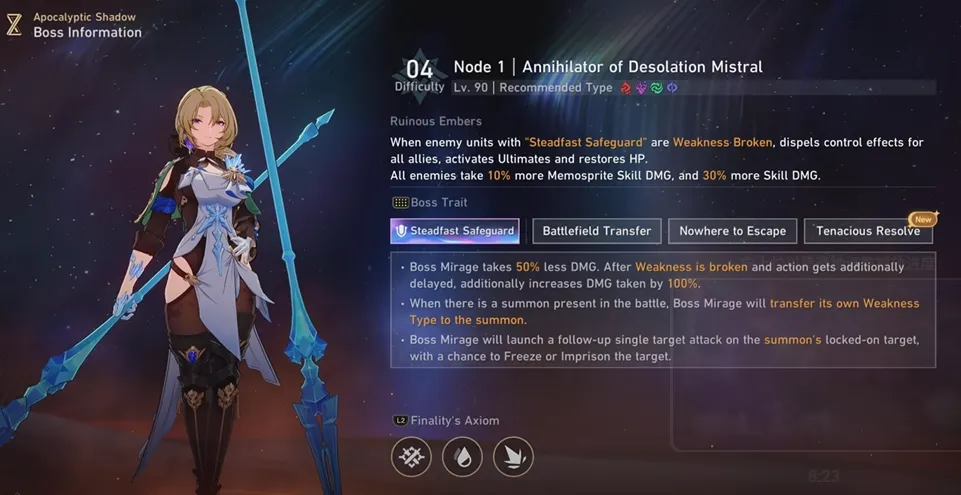
Task: Open the Tenacious Resolve trait tab
Action: tap(867, 231)
